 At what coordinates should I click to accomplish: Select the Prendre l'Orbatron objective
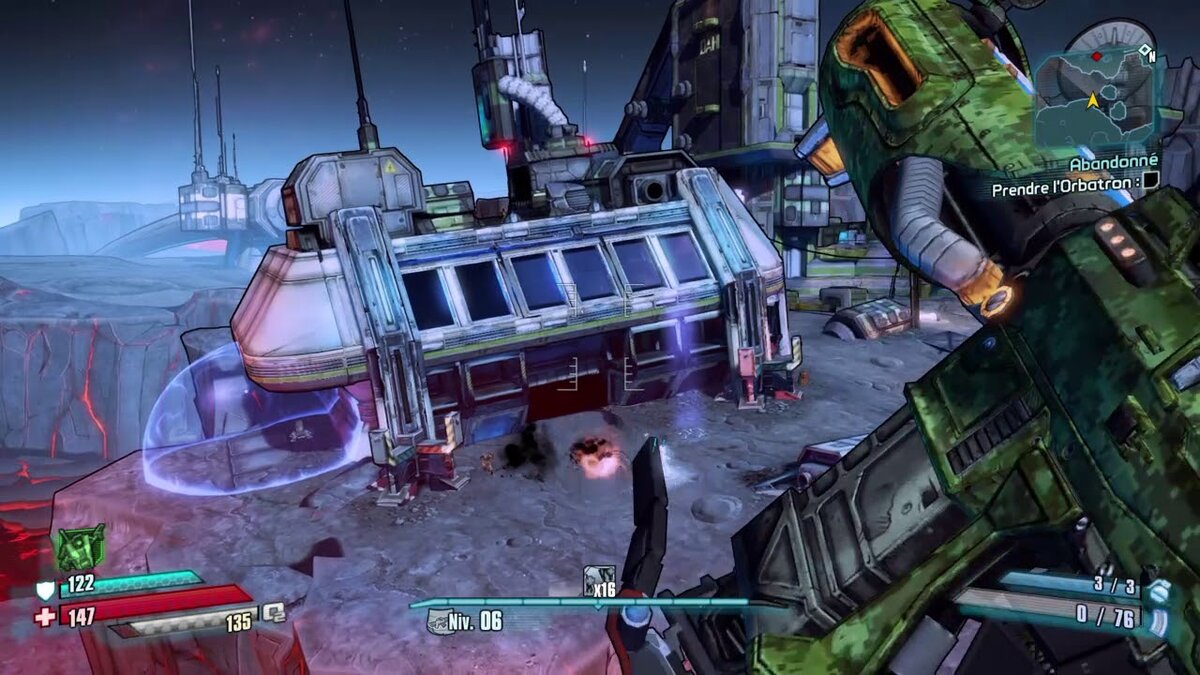pyautogui.click(x=1064, y=187)
